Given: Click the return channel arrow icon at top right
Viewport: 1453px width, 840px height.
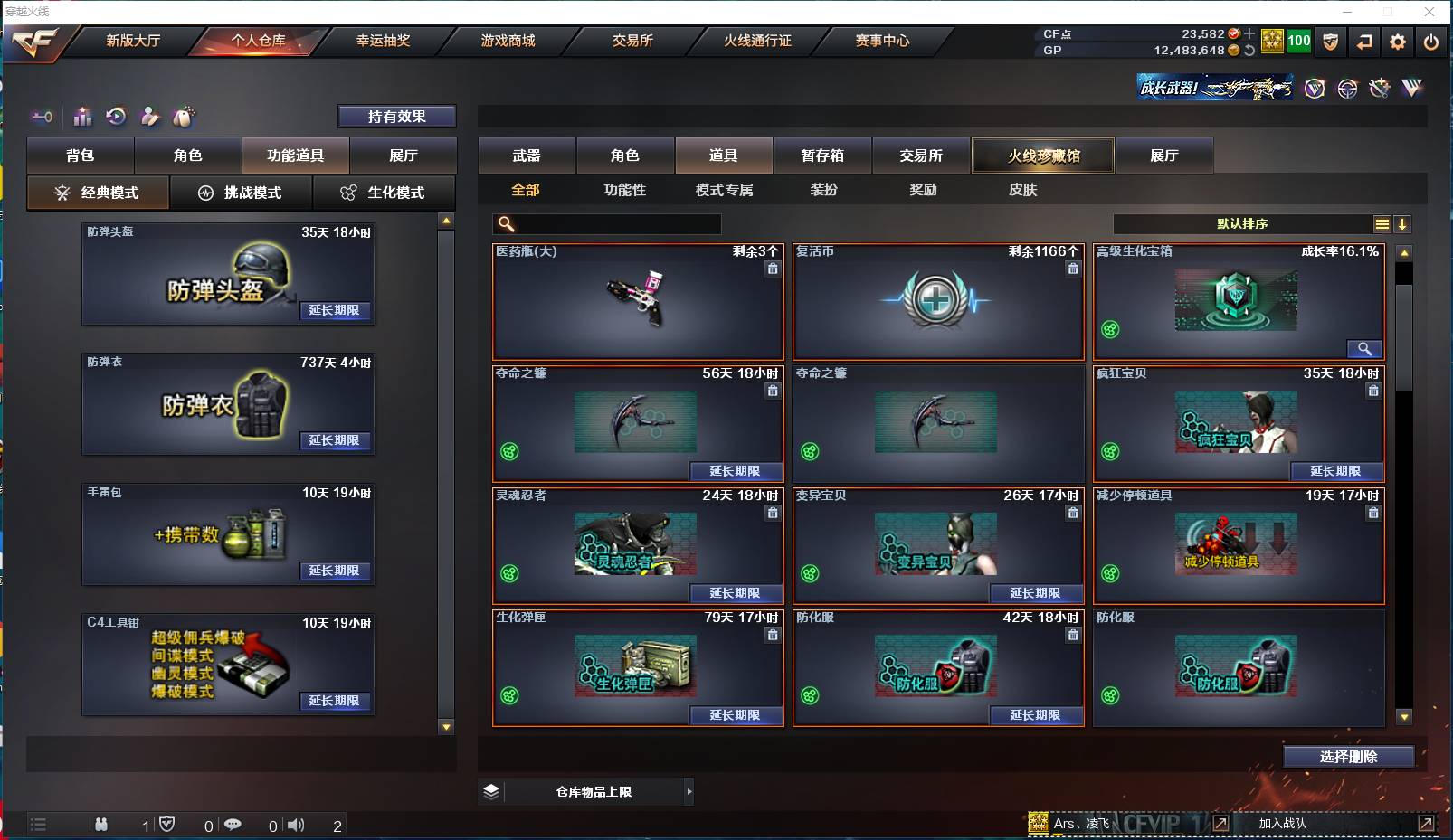Looking at the screenshot, I should click(x=1364, y=42).
